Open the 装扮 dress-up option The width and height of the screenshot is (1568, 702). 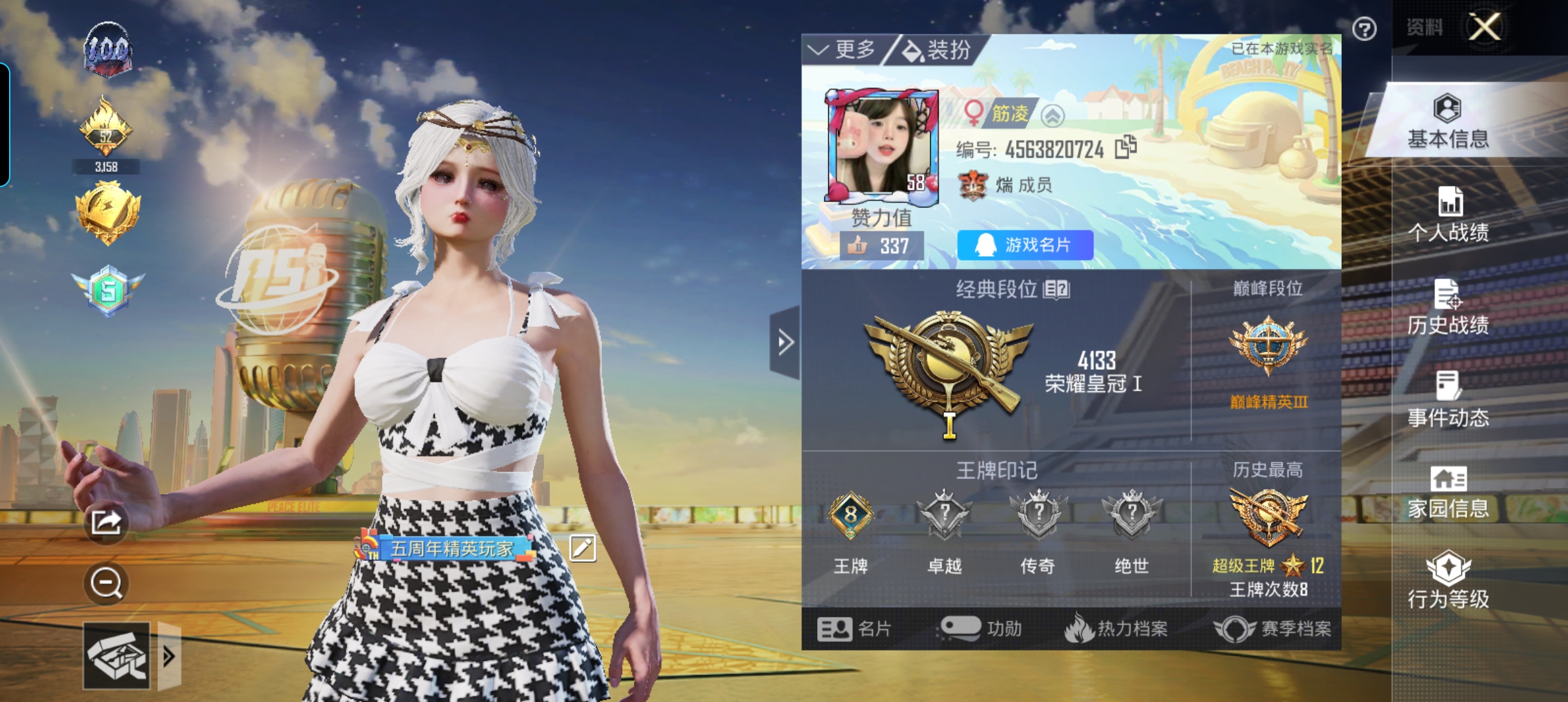[937, 49]
